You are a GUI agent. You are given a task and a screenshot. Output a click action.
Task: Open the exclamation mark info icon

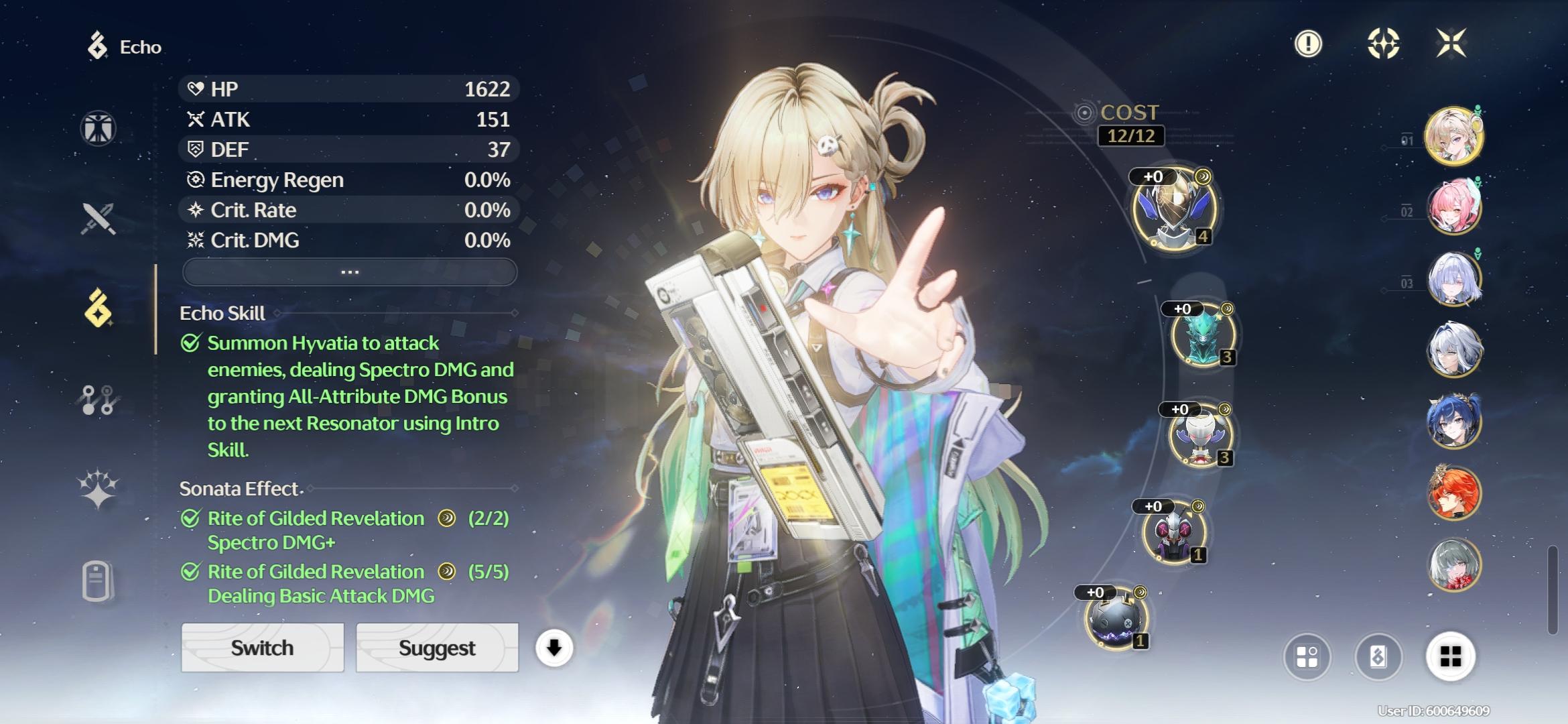point(1308,44)
